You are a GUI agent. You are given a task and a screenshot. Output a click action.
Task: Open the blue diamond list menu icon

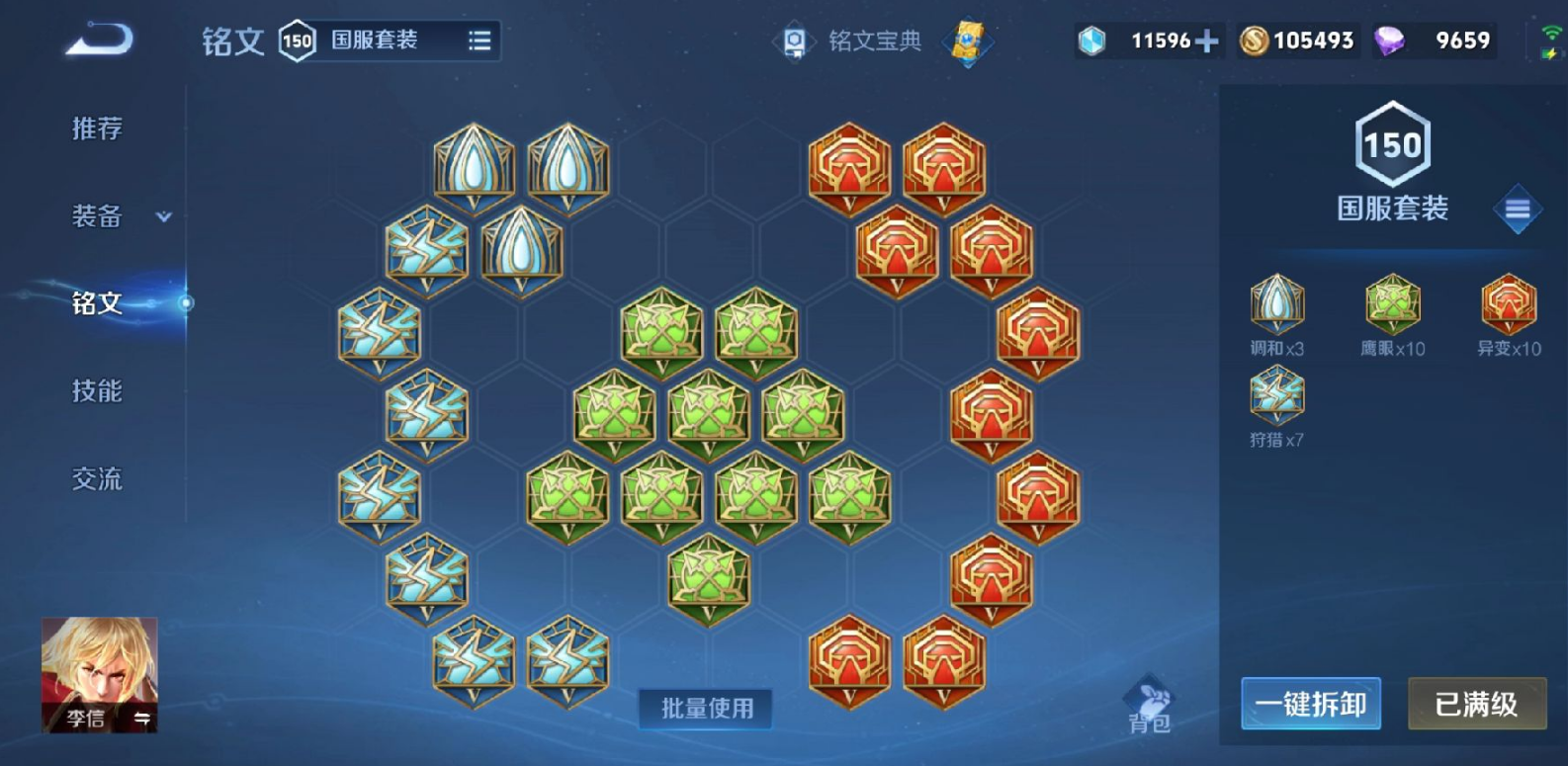pos(1517,210)
